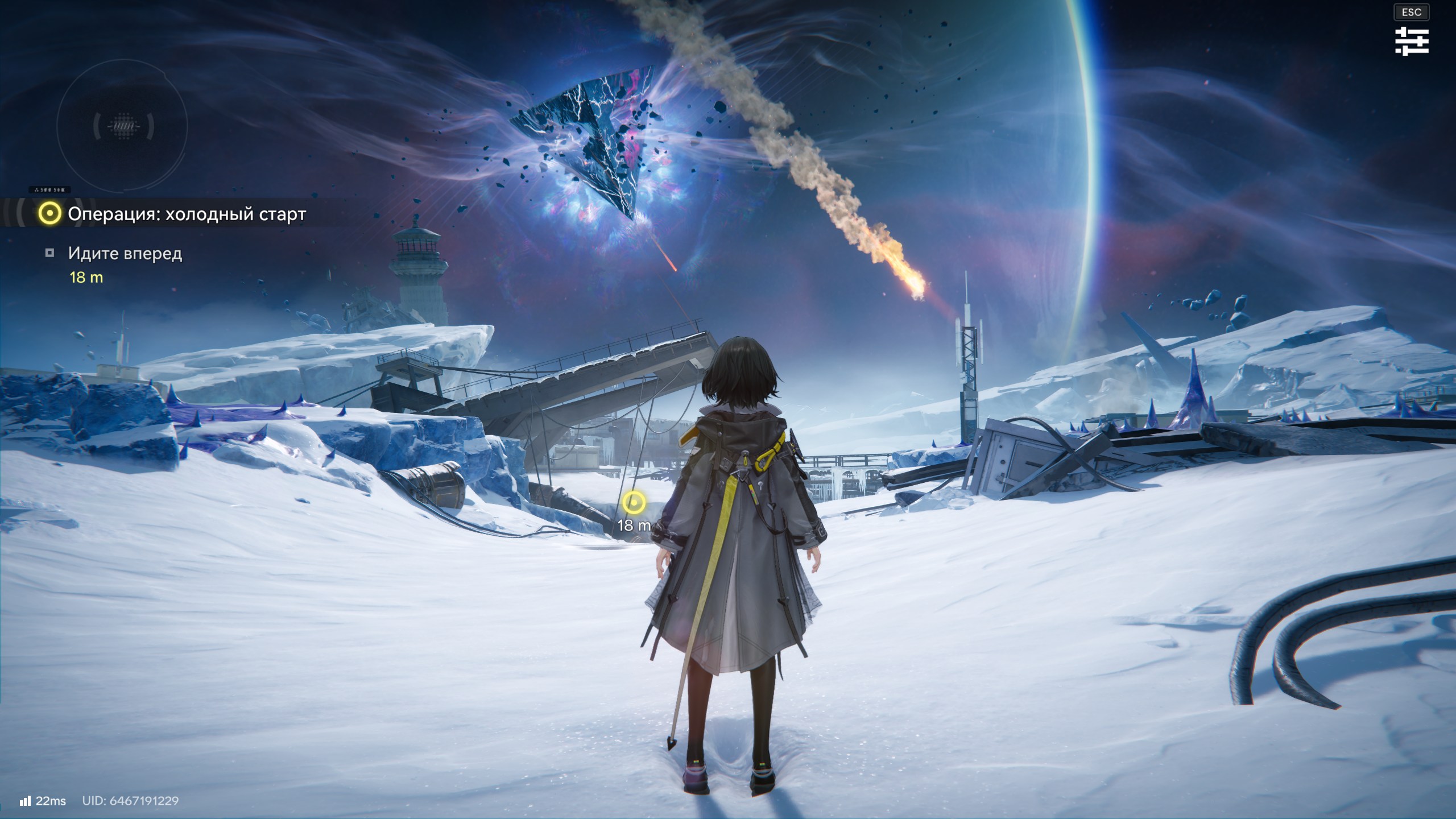Select the "Идите вперед" objective entry

point(125,254)
